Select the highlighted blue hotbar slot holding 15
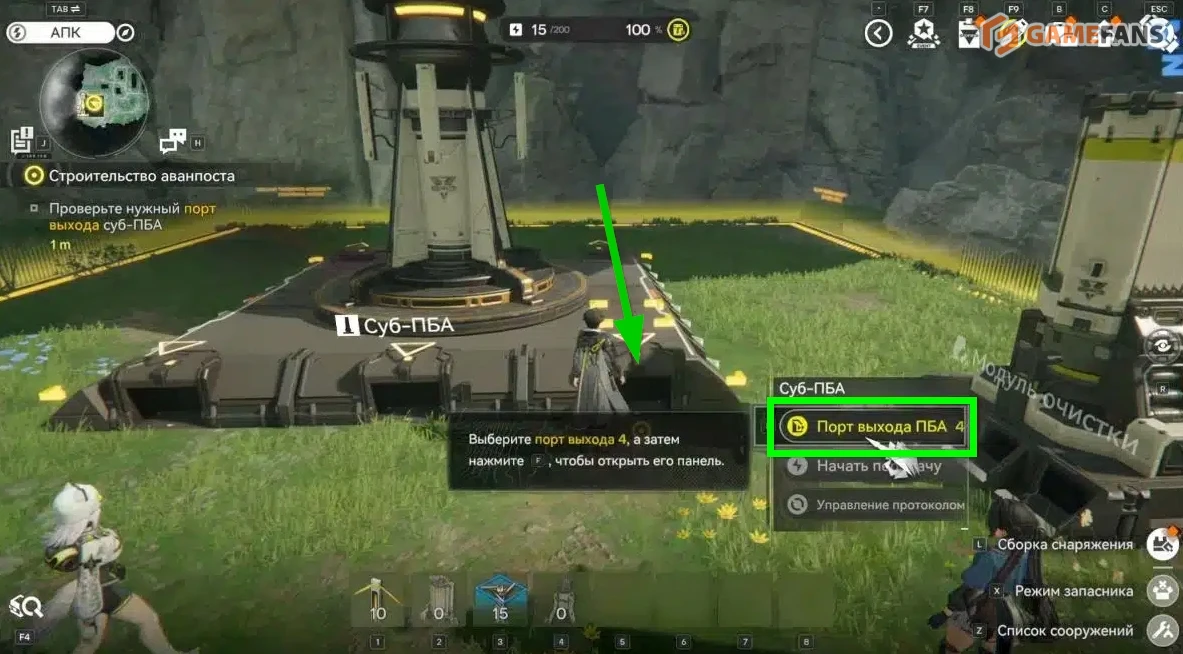This screenshot has height=654, width=1183. pyautogui.click(x=500, y=600)
